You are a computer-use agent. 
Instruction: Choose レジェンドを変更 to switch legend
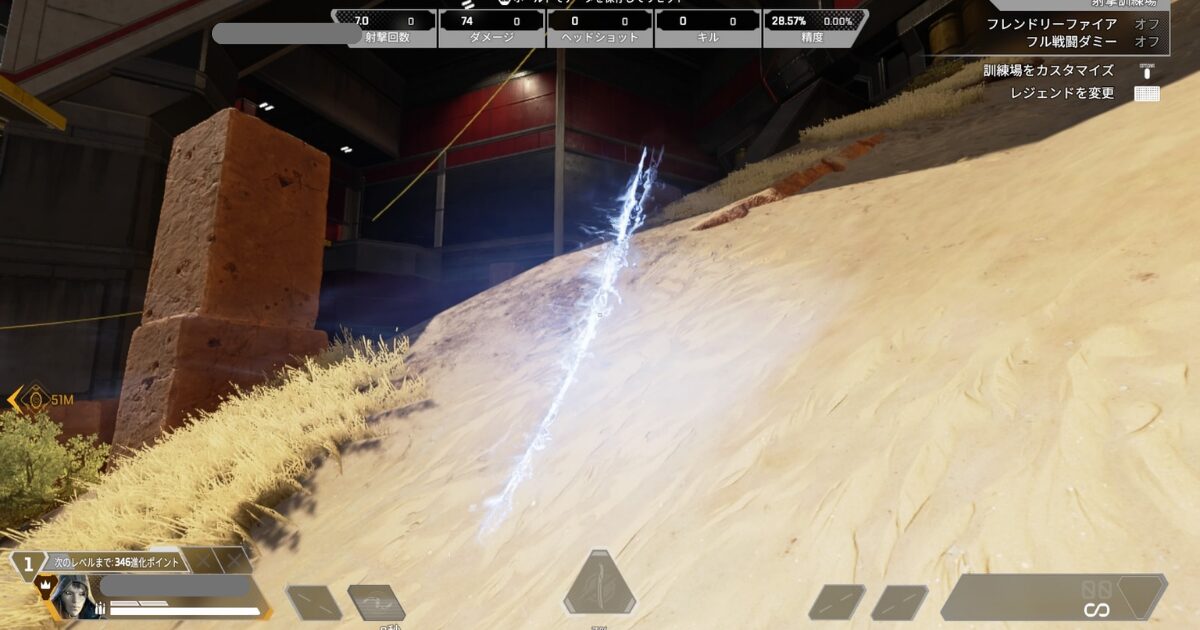click(x=1062, y=93)
